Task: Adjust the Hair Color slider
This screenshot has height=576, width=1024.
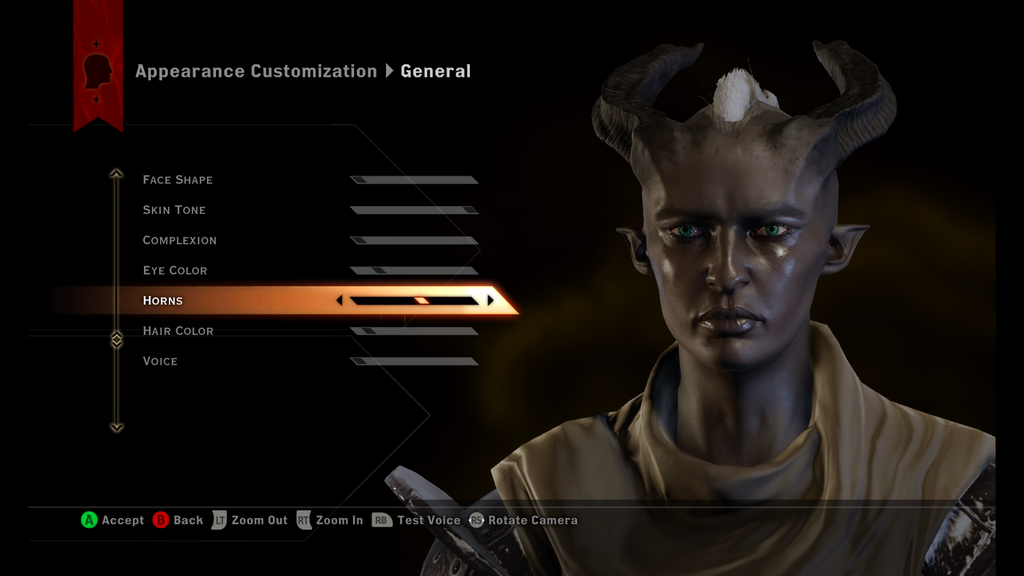Action: click(414, 331)
